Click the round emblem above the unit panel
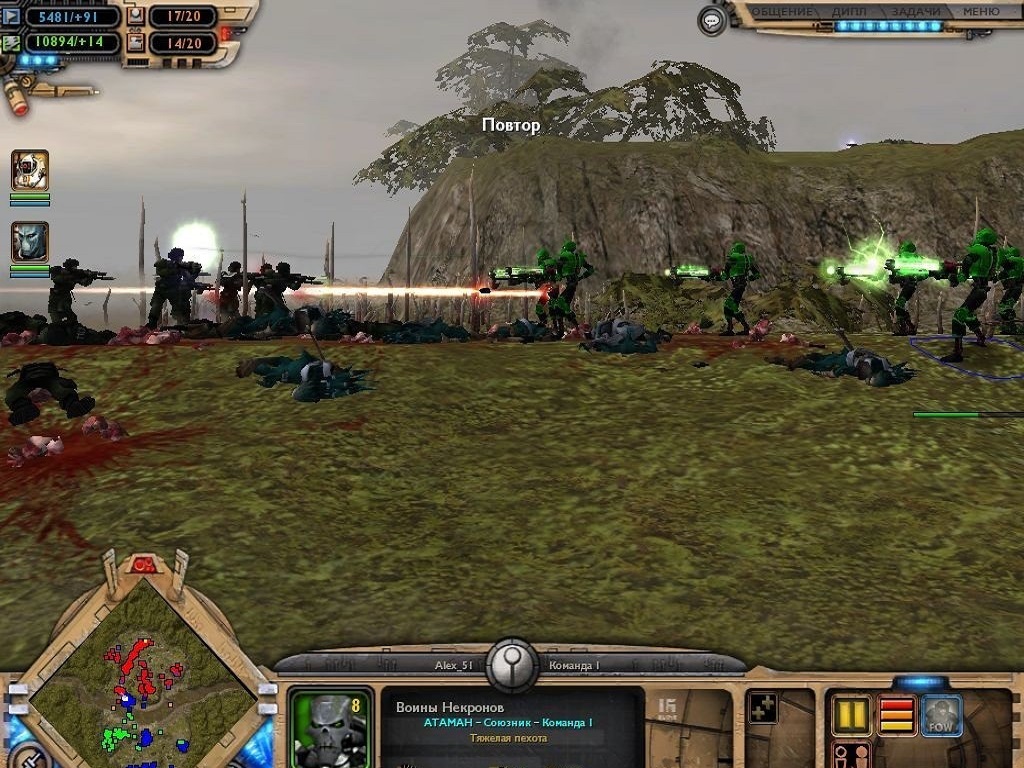This screenshot has height=768, width=1024. point(513,662)
